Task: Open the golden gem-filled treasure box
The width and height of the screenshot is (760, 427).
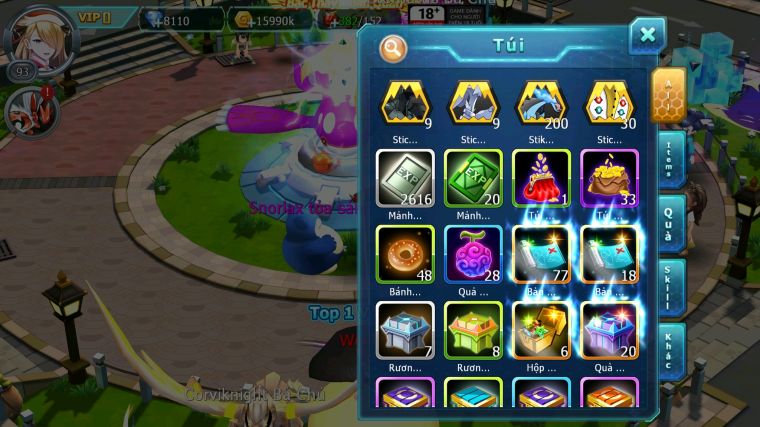Action: point(541,329)
